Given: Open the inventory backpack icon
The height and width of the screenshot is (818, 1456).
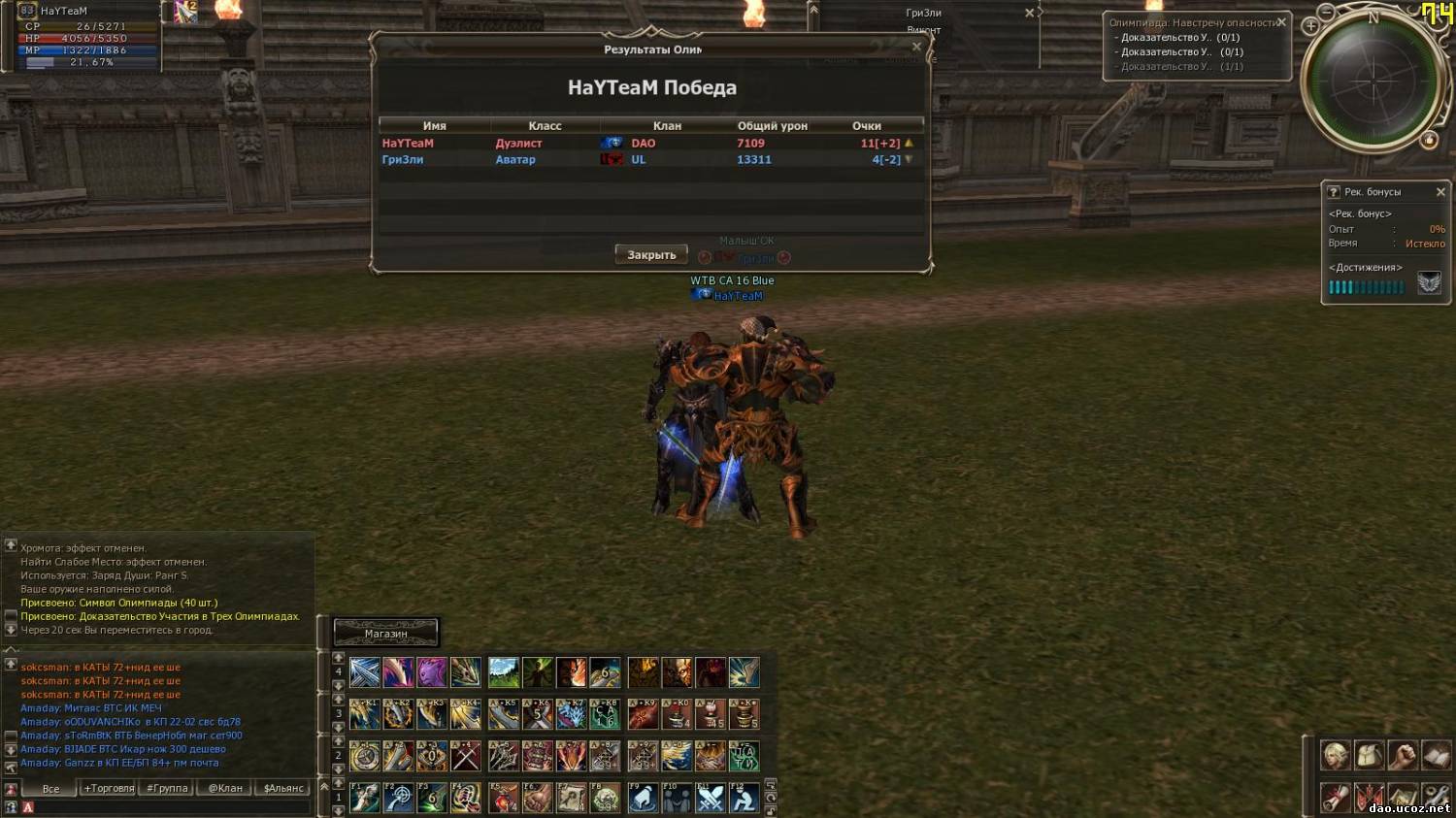Looking at the screenshot, I should [x=1369, y=755].
